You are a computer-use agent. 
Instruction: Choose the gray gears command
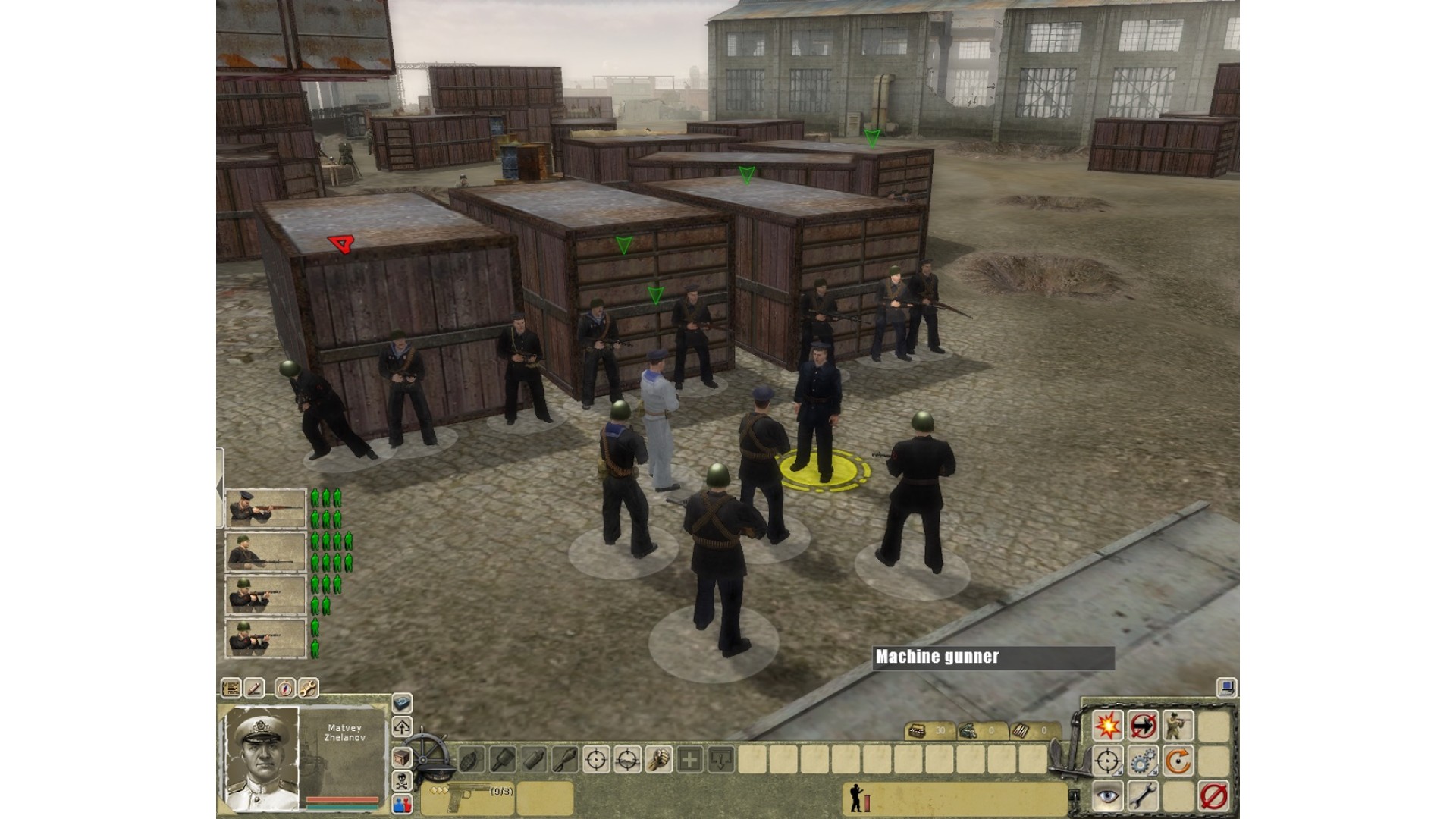[x=1143, y=761]
